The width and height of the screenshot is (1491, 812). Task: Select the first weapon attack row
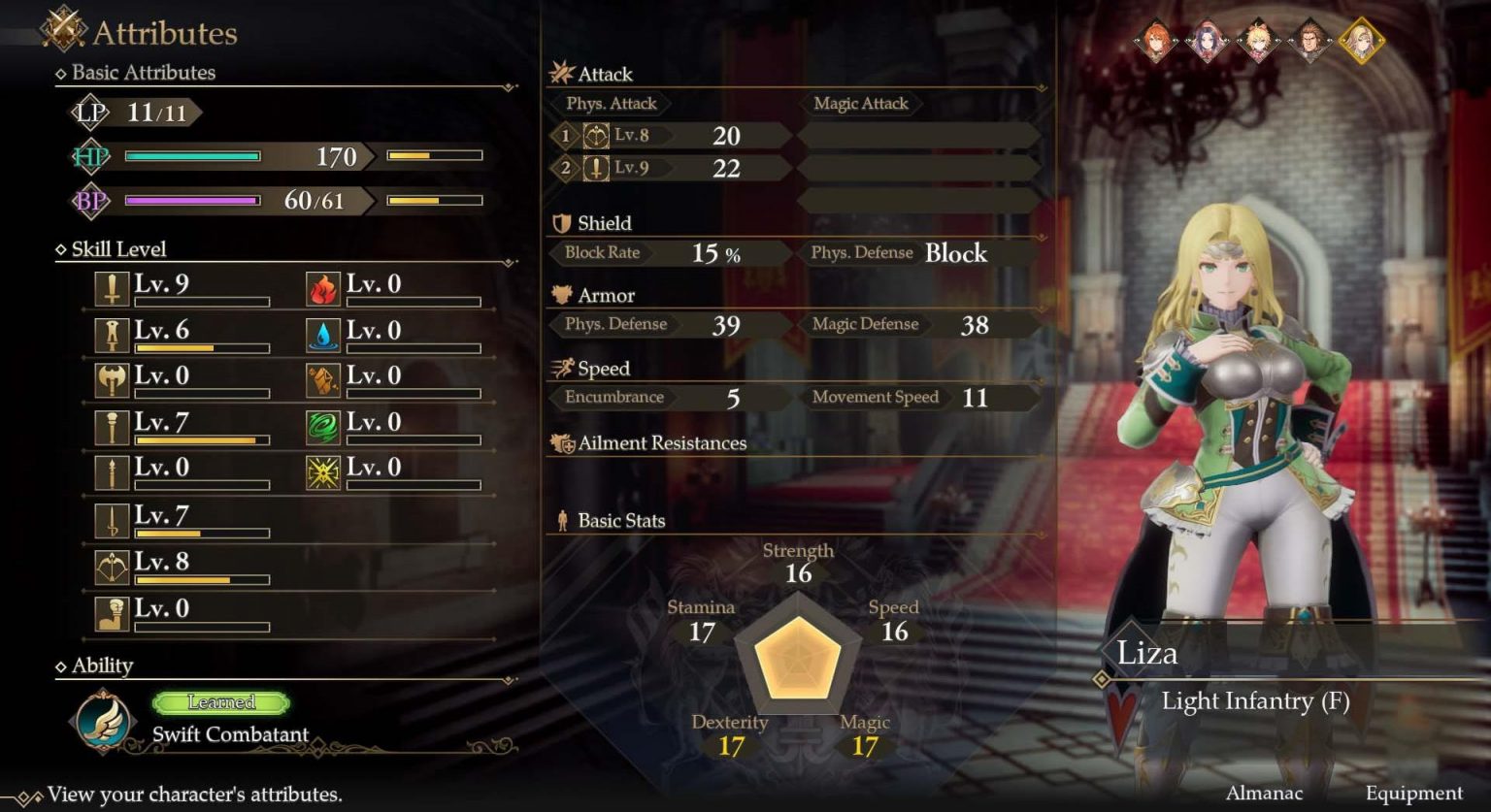coord(670,136)
